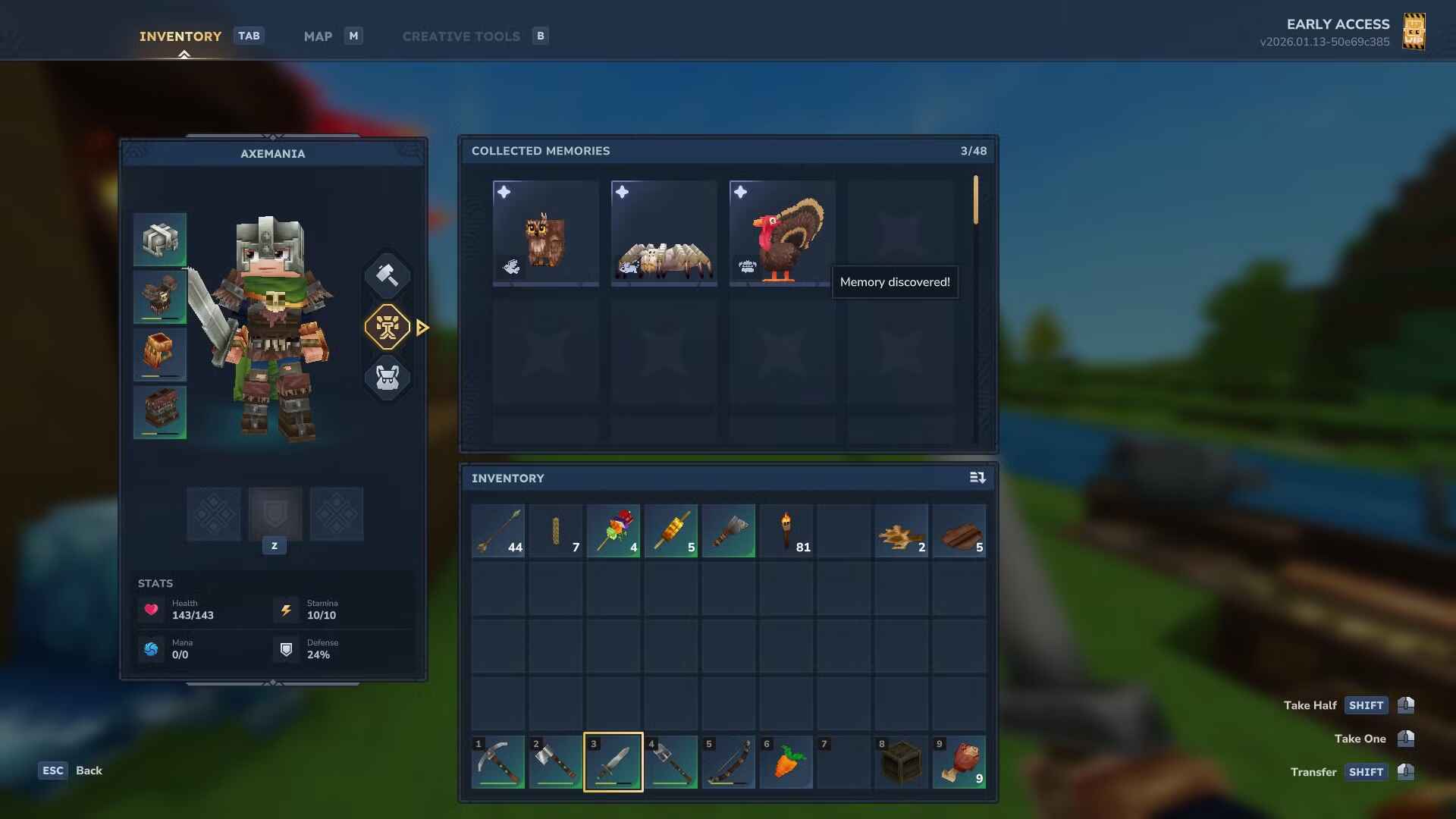This screenshot has width=1456, height=819.
Task: Sort the inventory using the sort icon
Action: (978, 478)
